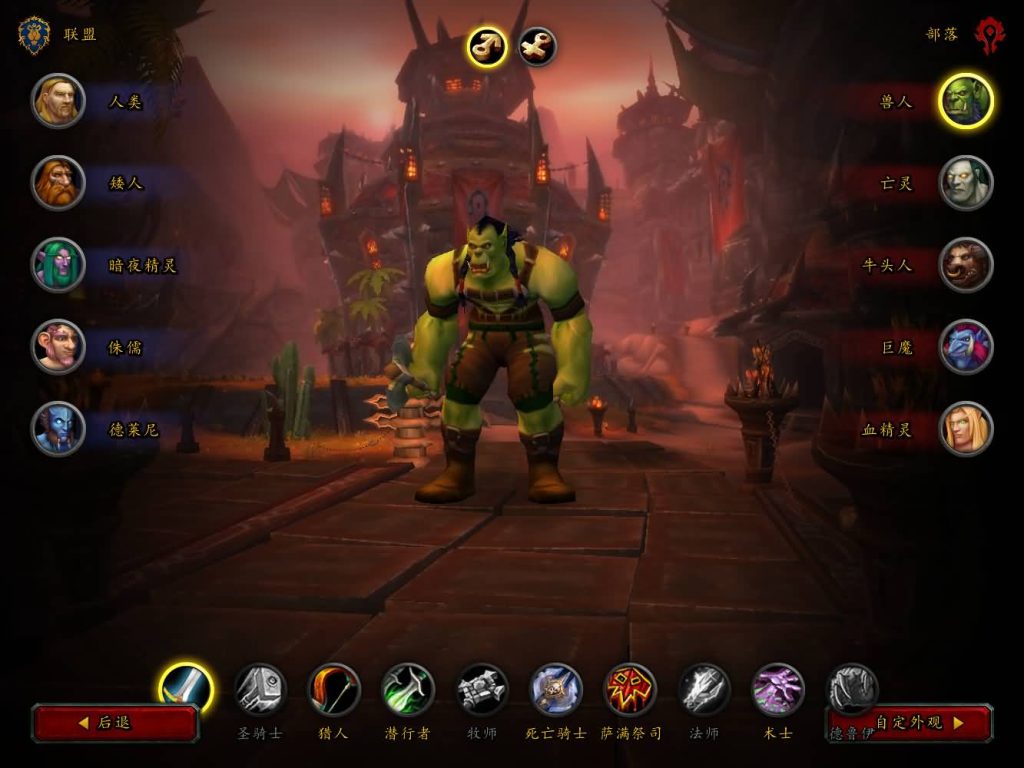Select the Night Elf race (暗夜精灵)
Image resolution: width=1024 pixels, height=768 pixels.
pyautogui.click(x=58, y=265)
